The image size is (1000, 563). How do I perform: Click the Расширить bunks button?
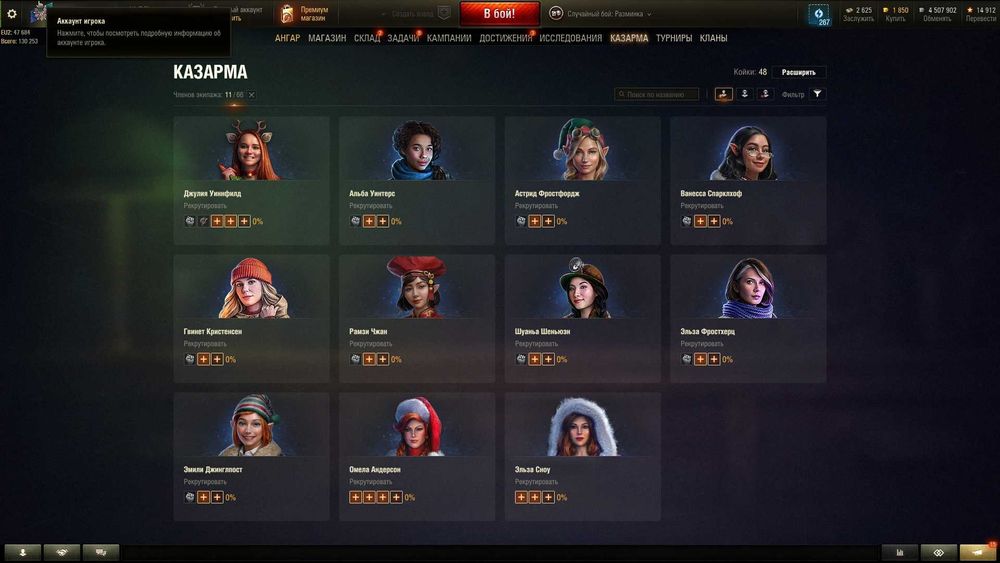(x=799, y=72)
